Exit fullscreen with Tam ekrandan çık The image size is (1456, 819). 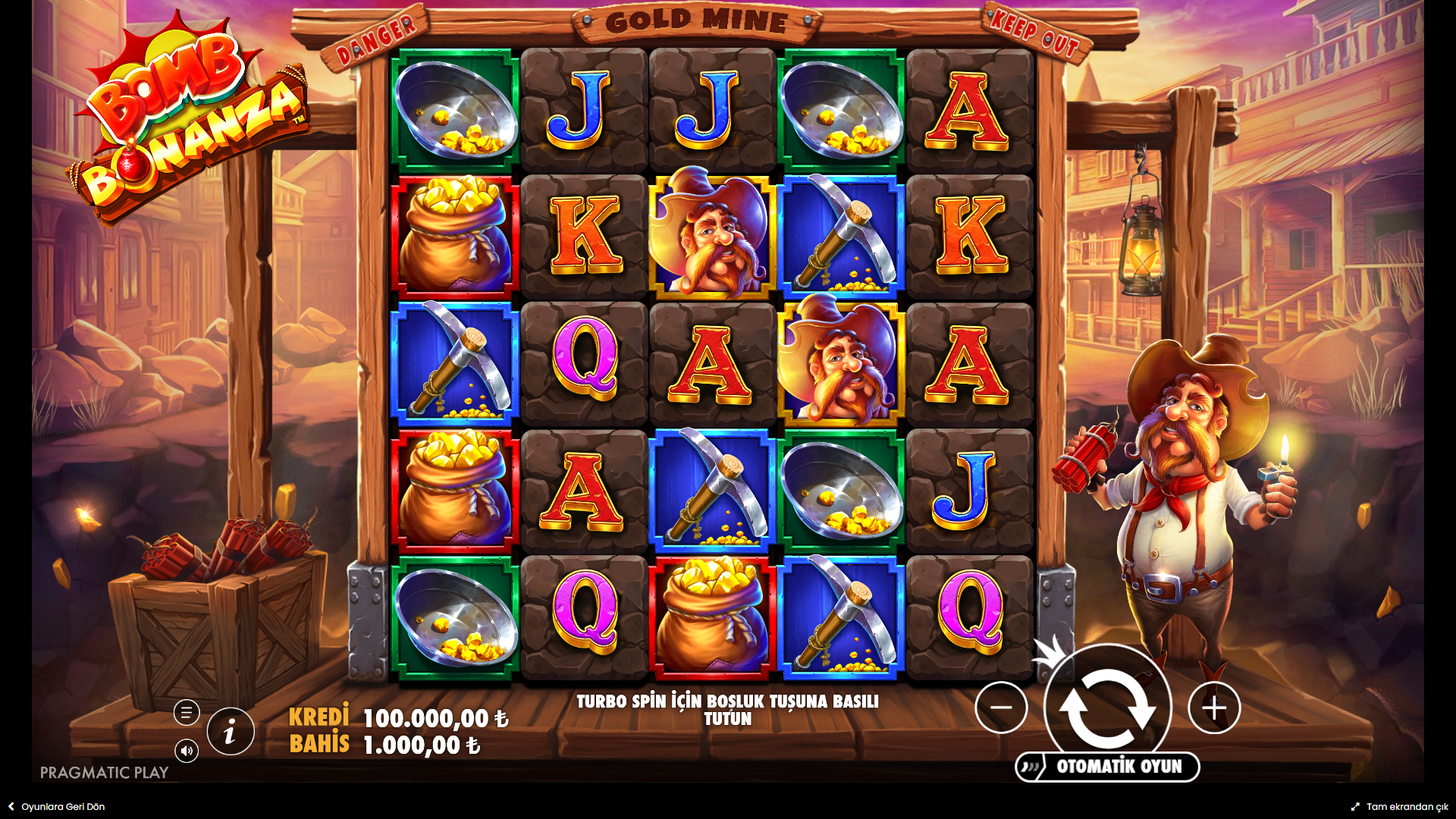[1400, 807]
